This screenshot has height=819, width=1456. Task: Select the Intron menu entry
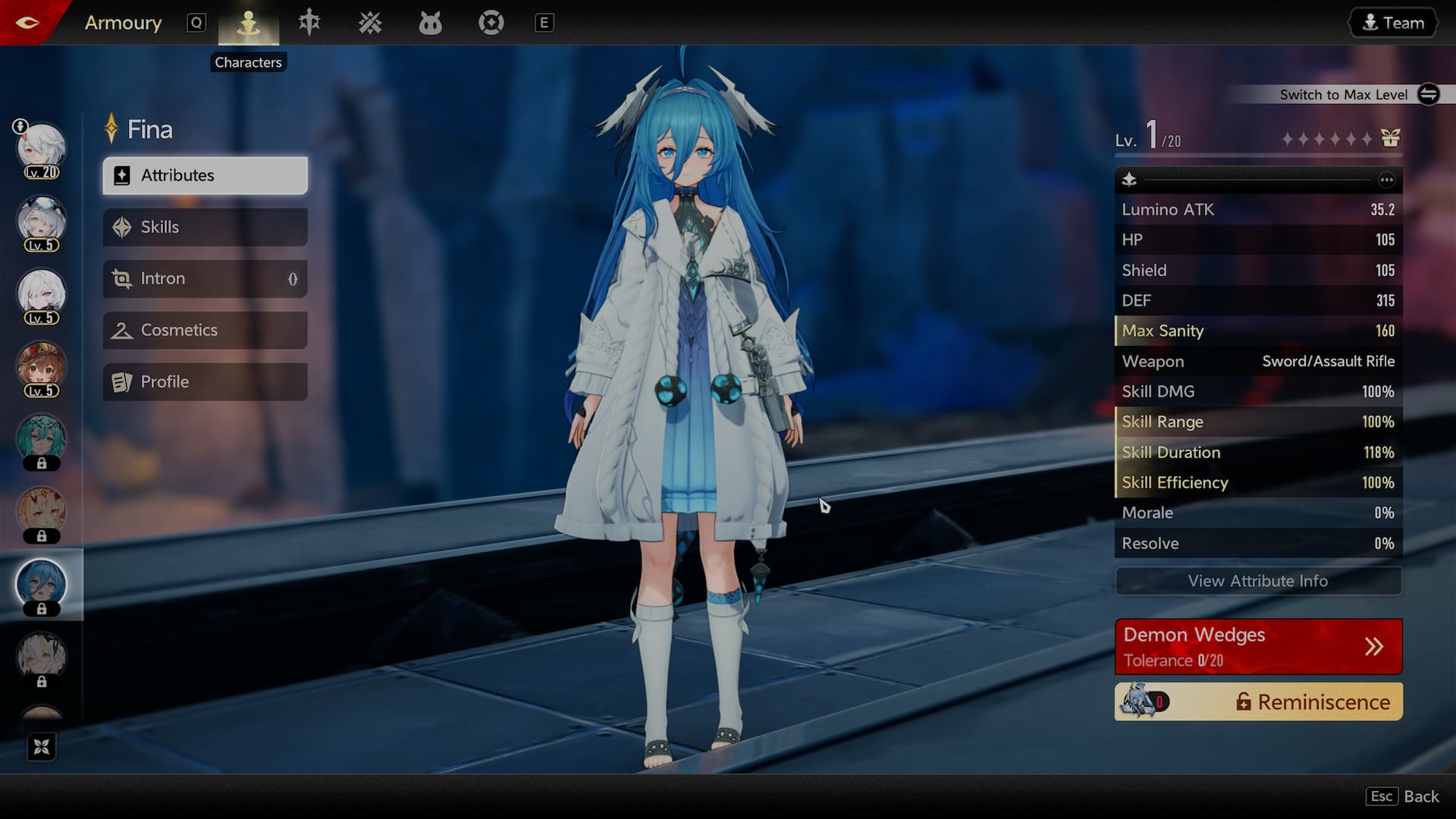205,278
